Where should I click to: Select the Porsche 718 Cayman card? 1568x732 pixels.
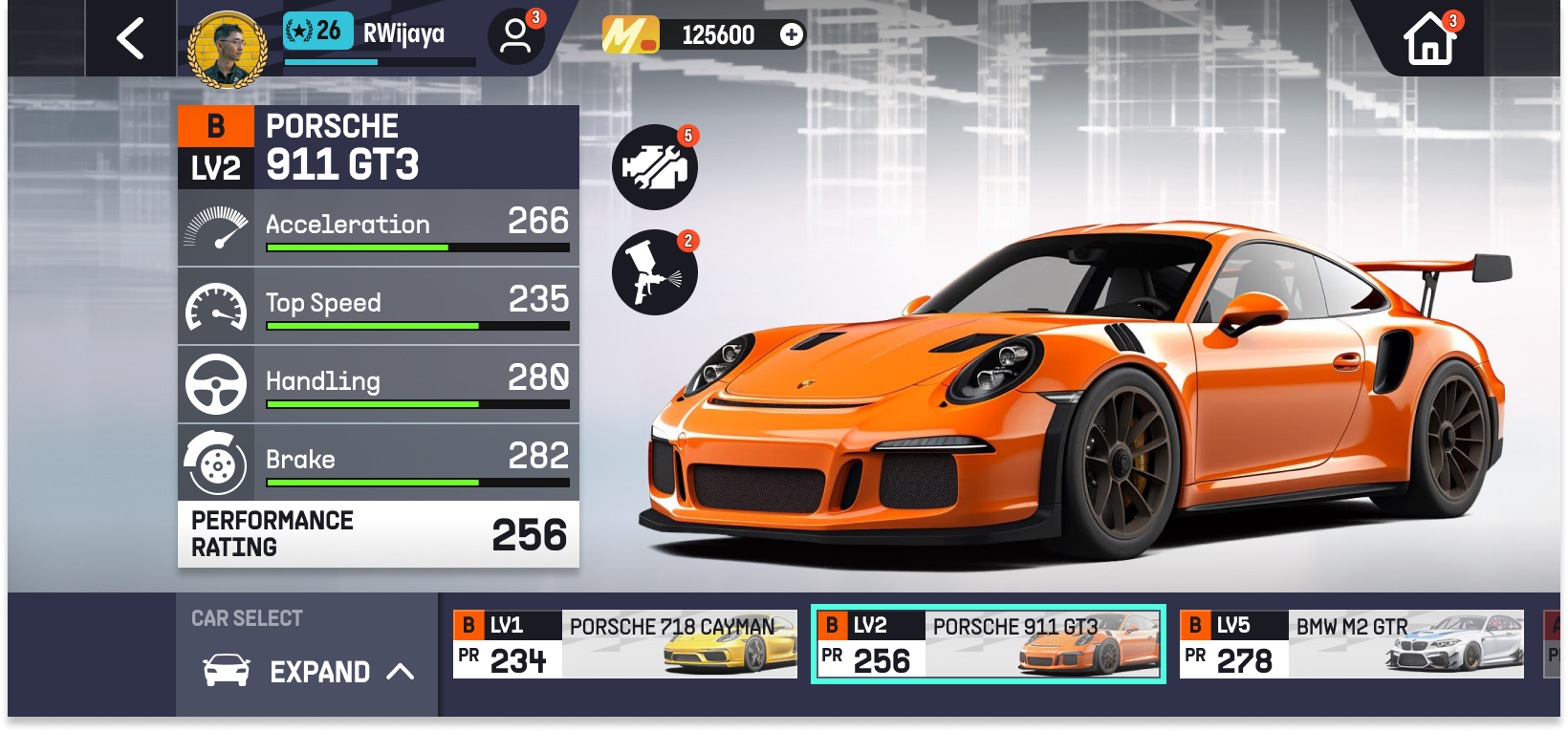click(x=624, y=644)
